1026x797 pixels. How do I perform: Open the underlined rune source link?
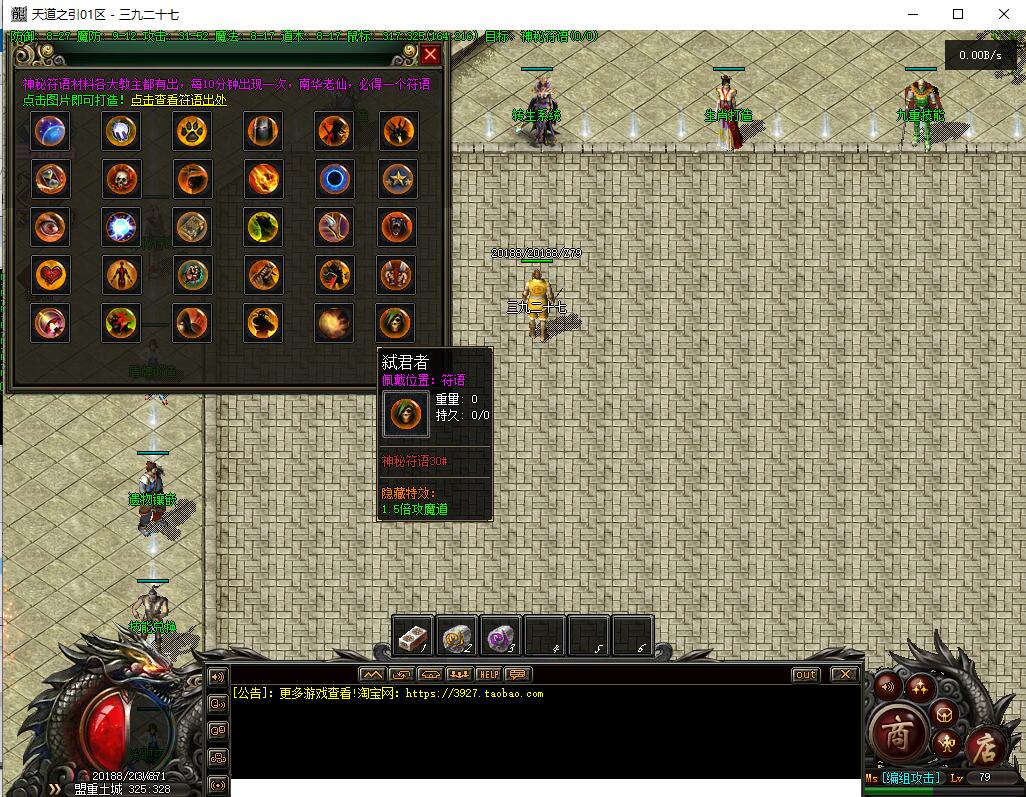179,100
